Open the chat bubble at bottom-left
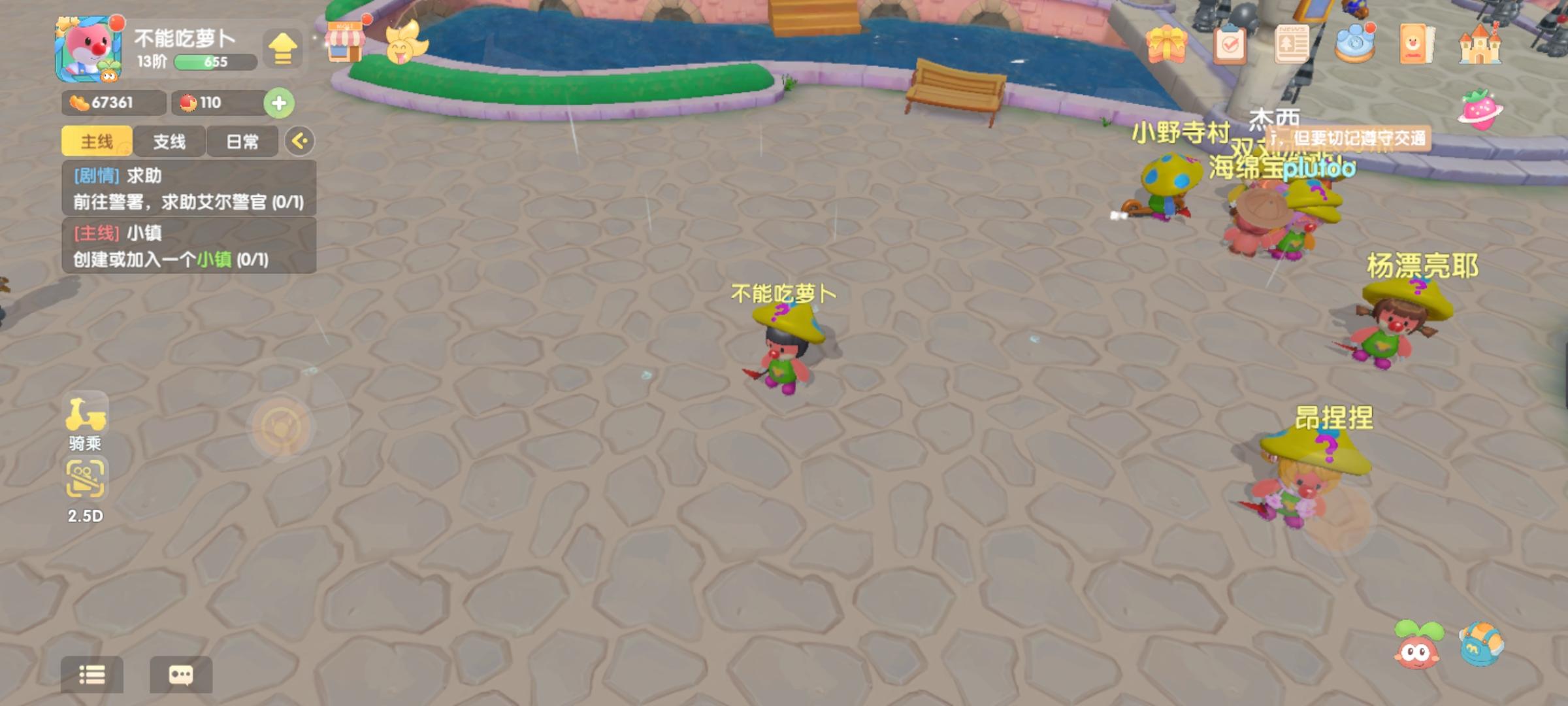Screen dimensions: 1568x706 pos(181,675)
